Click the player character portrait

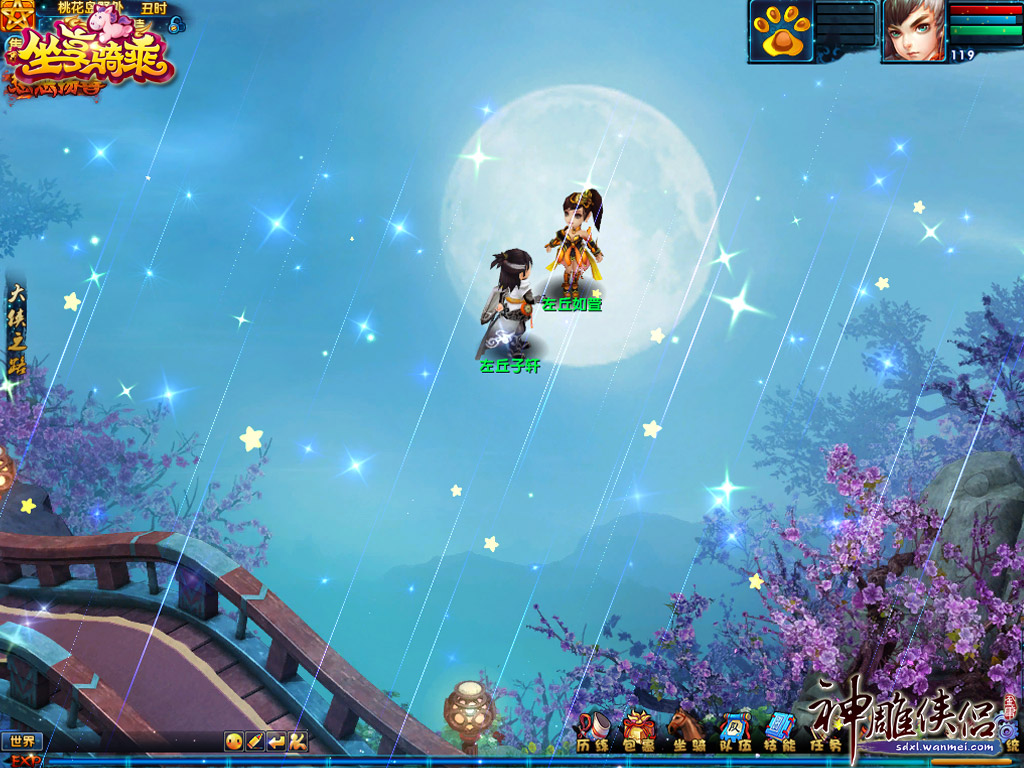coord(912,31)
